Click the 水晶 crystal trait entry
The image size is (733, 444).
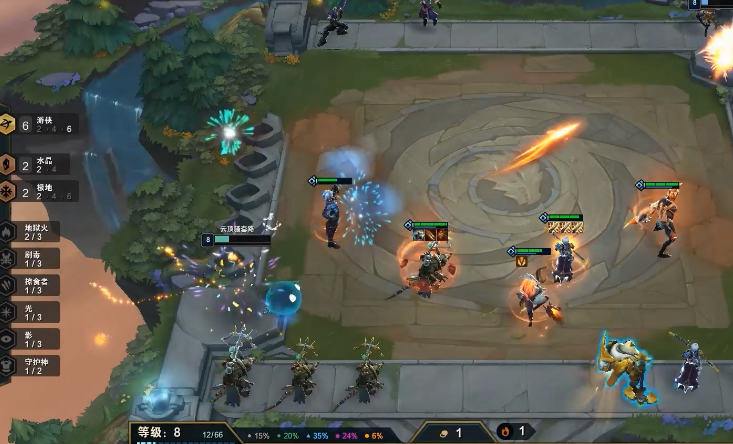pos(40,163)
